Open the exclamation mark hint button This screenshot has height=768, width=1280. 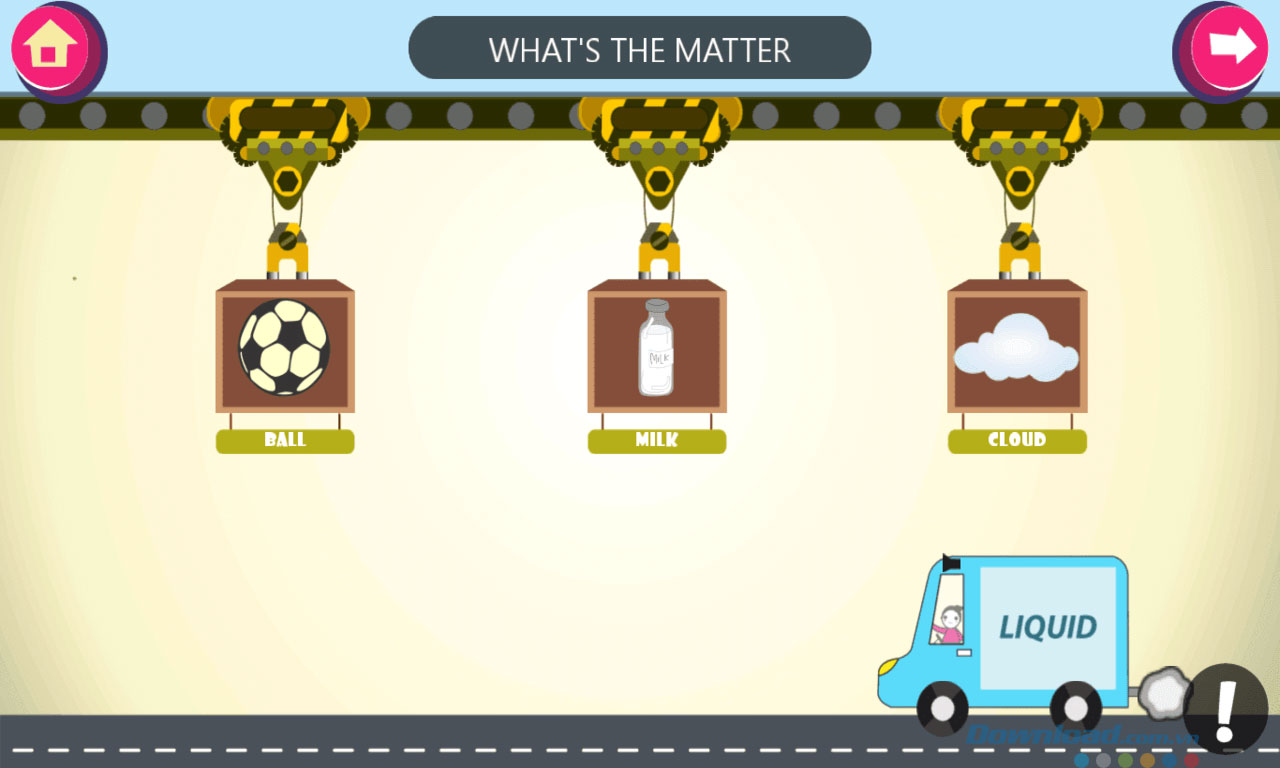click(1225, 709)
